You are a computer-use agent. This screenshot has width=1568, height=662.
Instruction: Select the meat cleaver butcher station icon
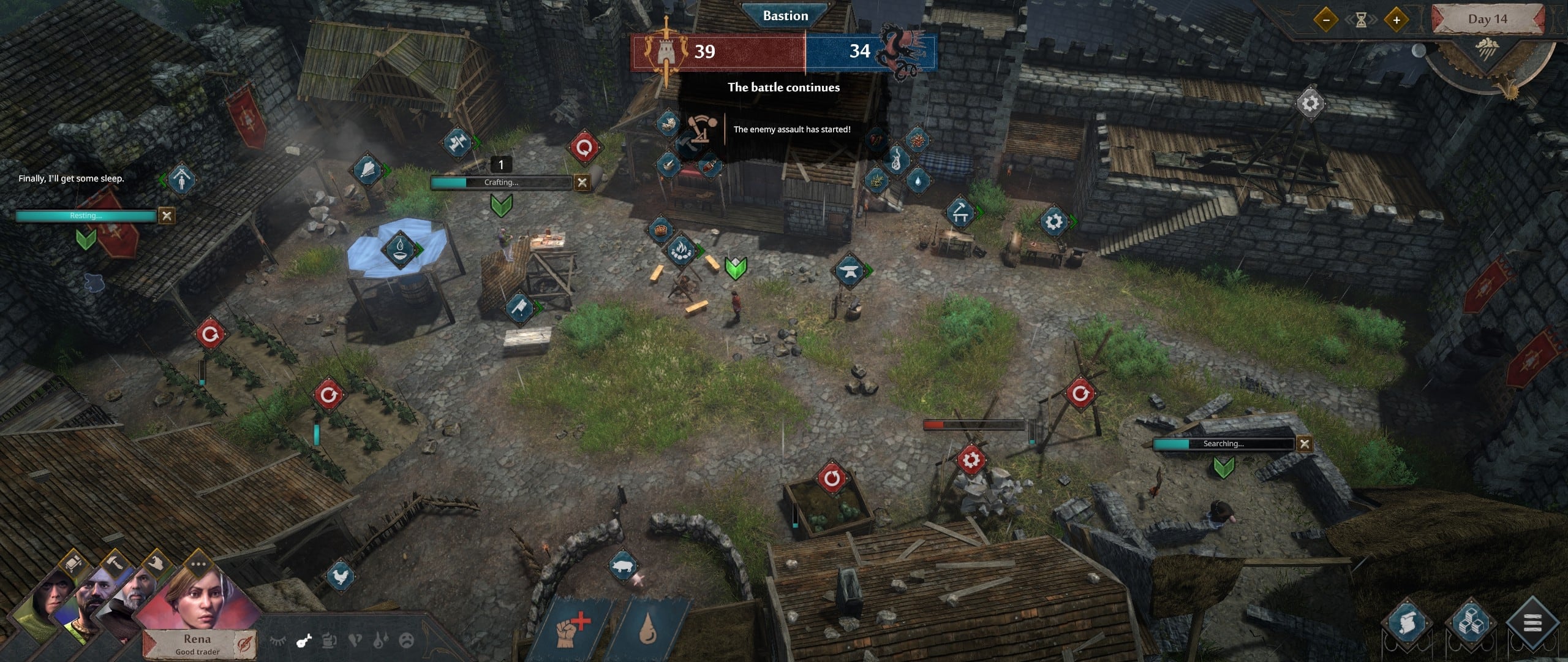(519, 306)
